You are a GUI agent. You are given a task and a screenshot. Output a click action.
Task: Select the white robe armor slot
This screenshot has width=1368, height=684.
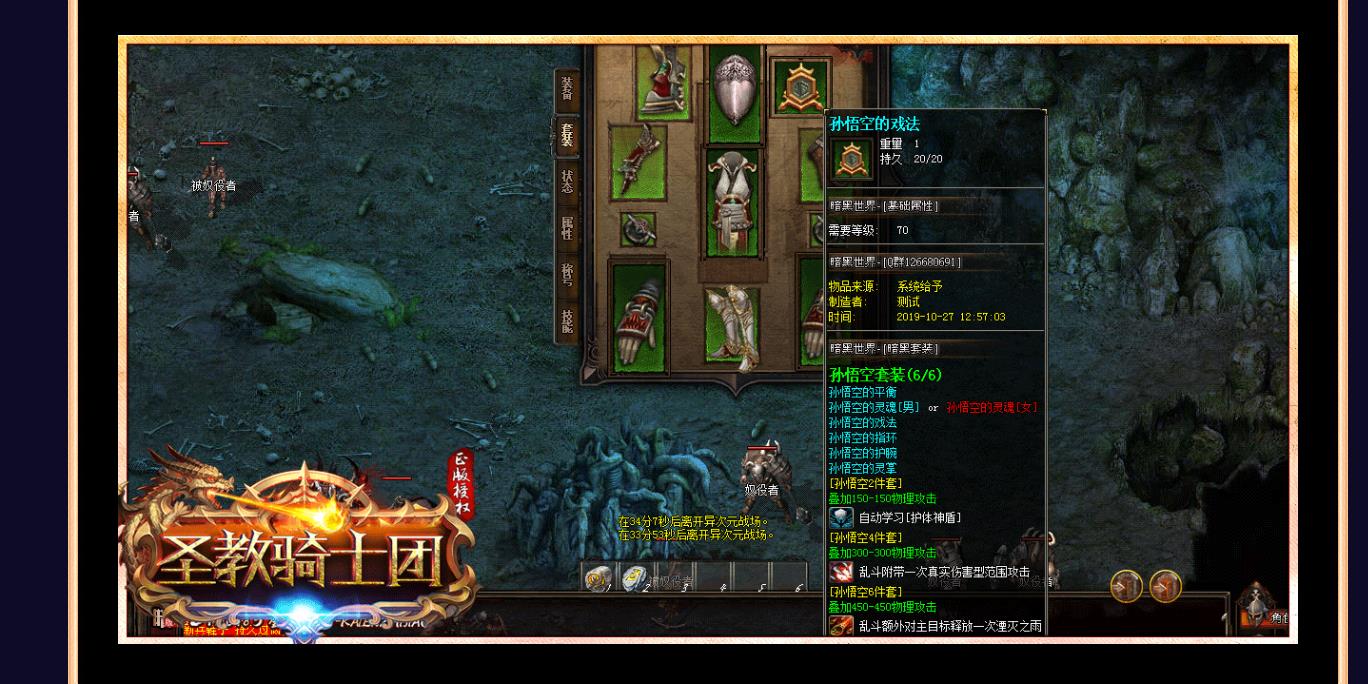(x=733, y=202)
